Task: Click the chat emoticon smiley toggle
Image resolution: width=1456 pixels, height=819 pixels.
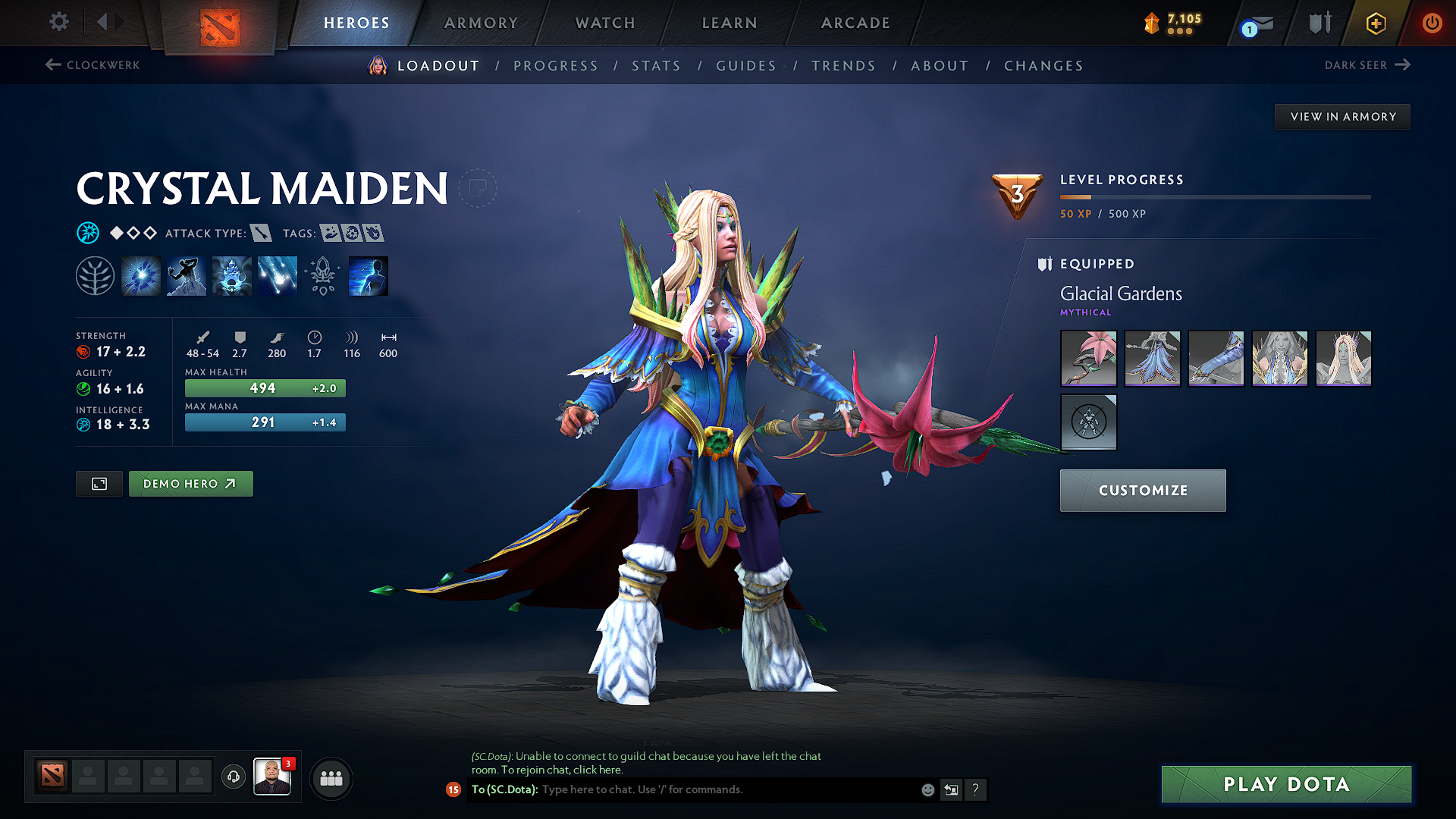Action: (927, 789)
